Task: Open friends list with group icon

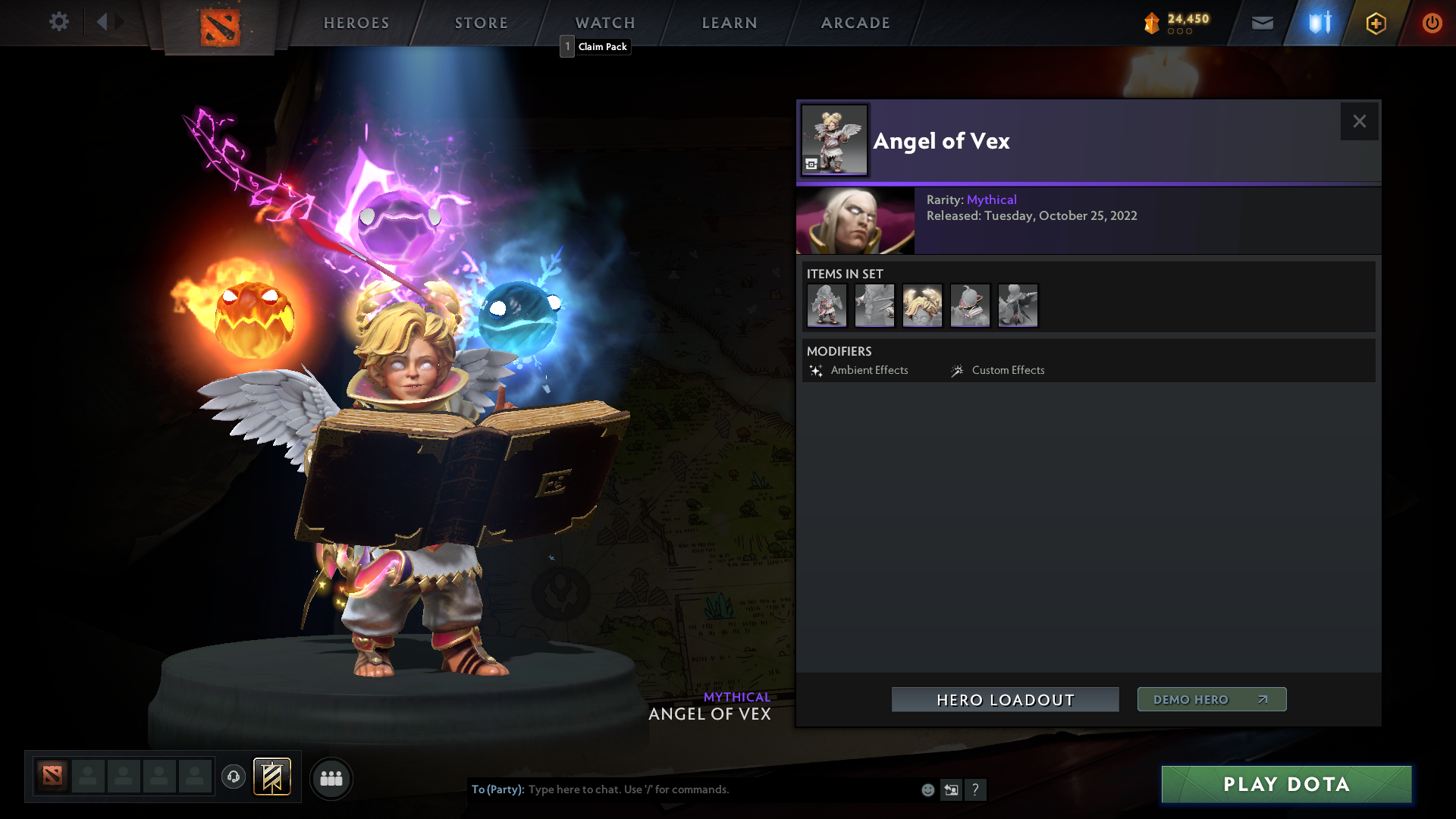Action: click(331, 778)
